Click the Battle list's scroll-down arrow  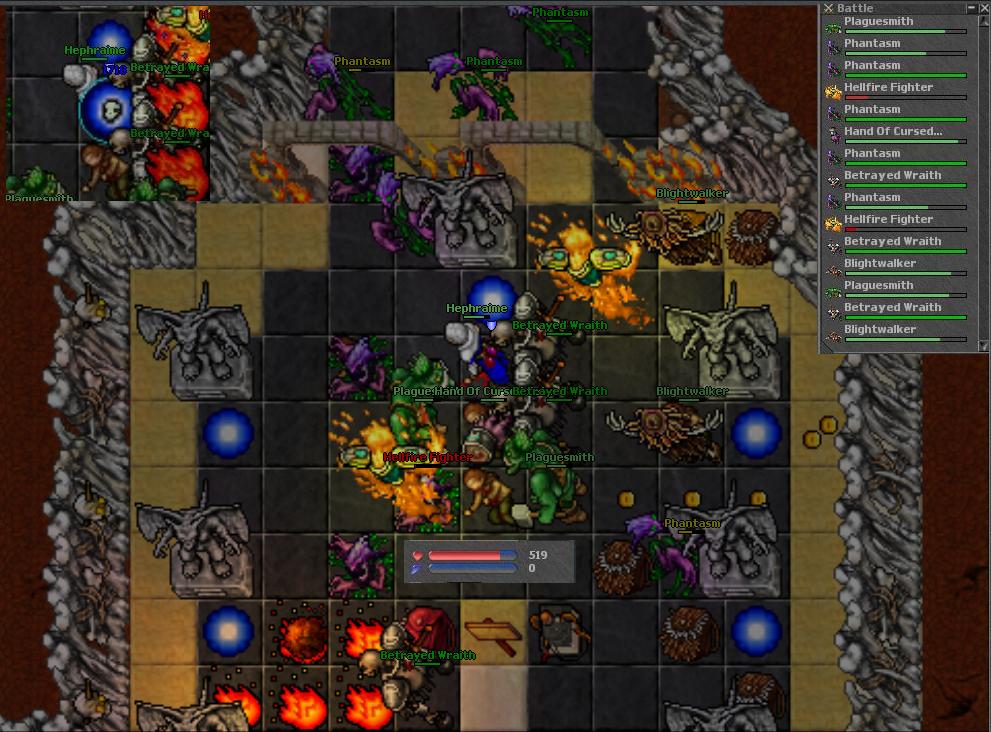coord(984,345)
